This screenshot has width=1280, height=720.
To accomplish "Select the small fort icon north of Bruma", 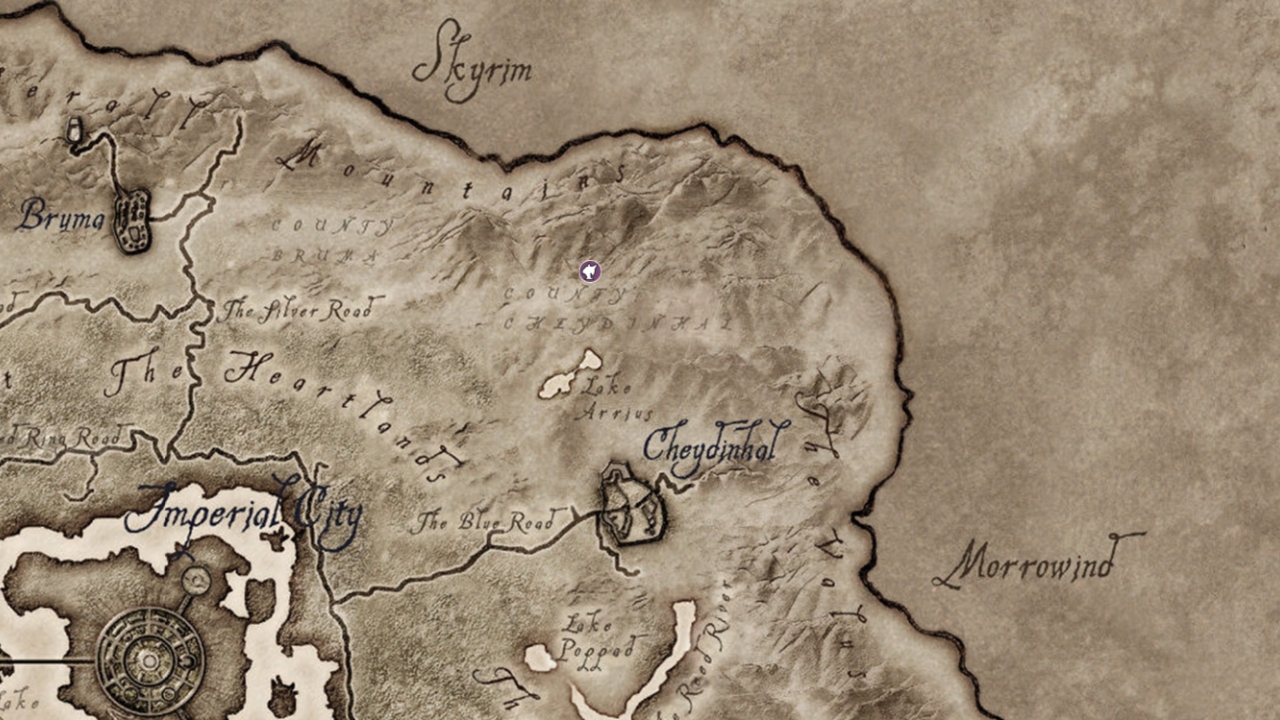I will pyautogui.click(x=72, y=130).
